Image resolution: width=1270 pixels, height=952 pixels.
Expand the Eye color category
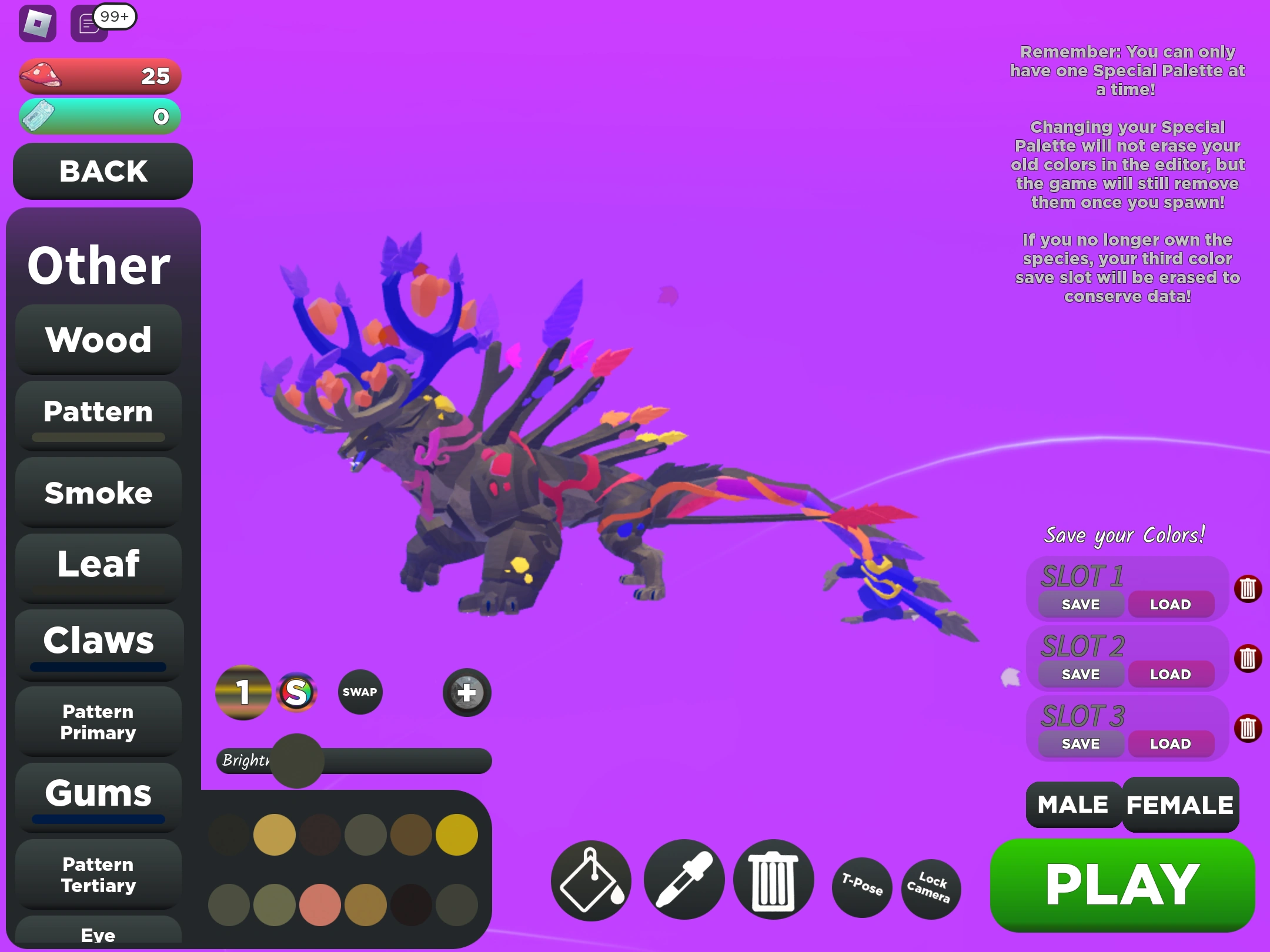point(99,934)
